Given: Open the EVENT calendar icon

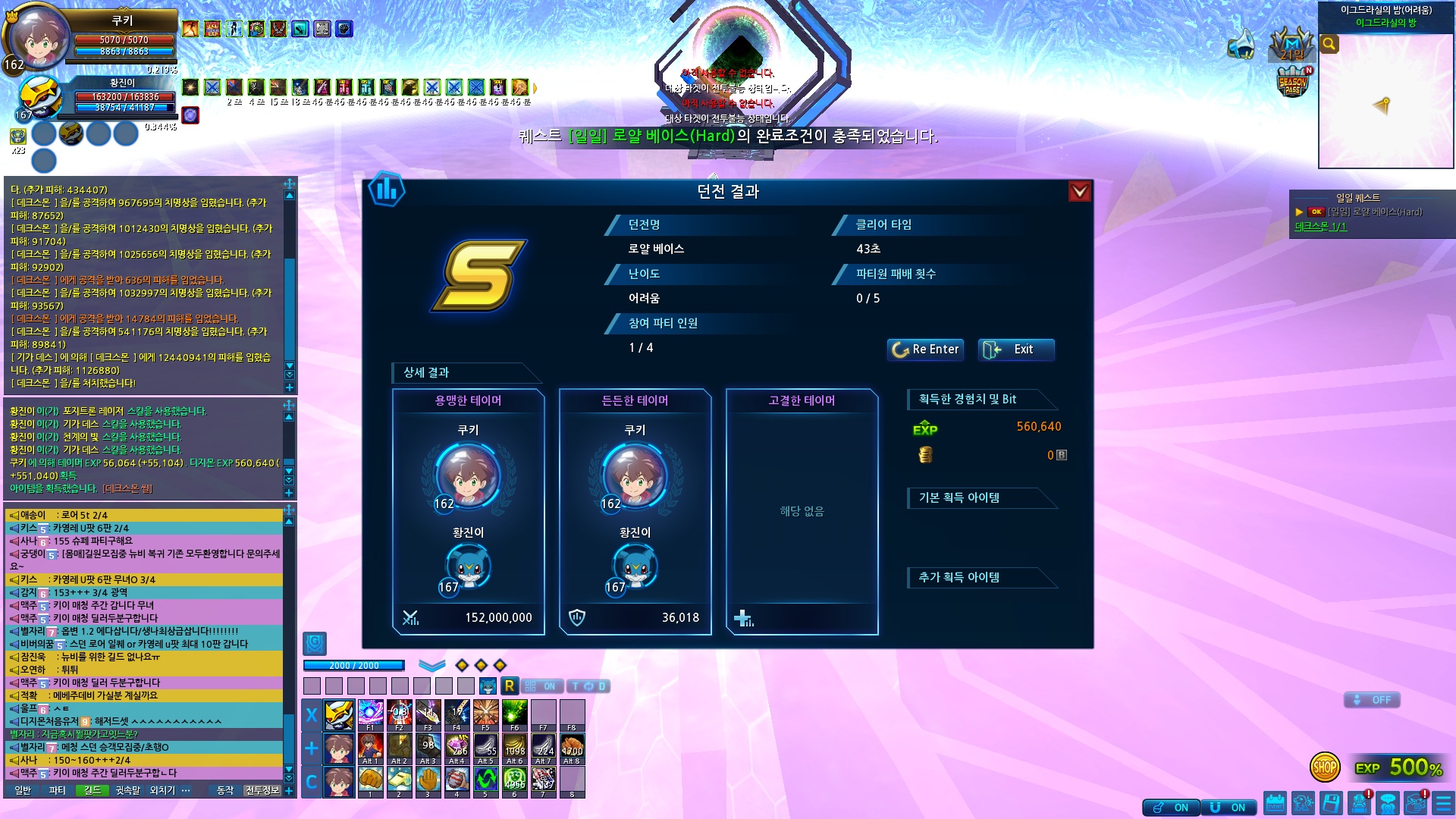Looking at the screenshot, I should click(x=1276, y=803).
